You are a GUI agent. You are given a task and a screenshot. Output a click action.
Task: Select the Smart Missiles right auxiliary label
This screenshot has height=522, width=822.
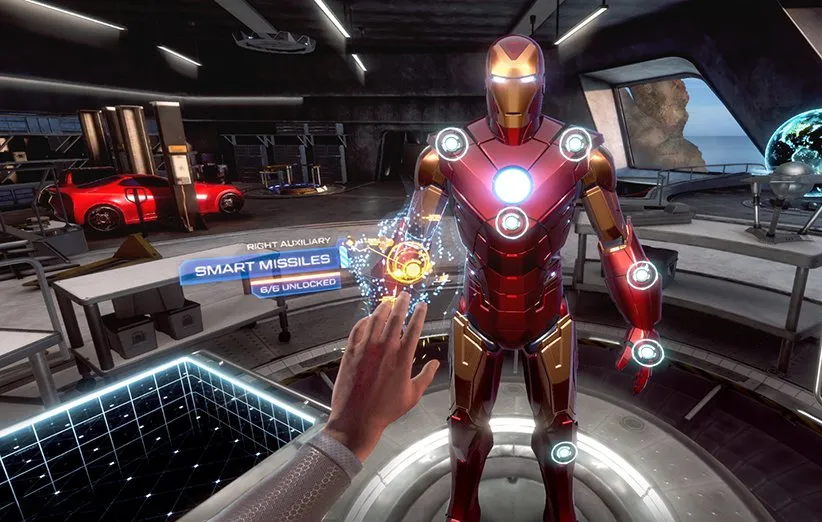tap(260, 269)
